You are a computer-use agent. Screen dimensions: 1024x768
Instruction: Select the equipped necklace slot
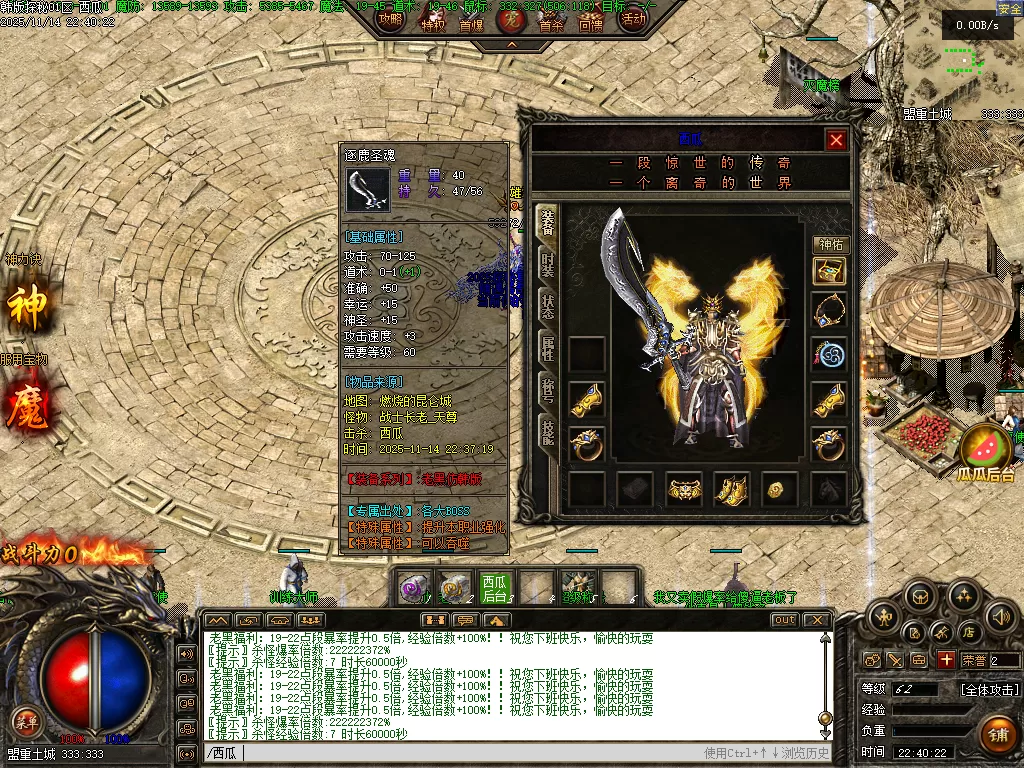(x=829, y=311)
